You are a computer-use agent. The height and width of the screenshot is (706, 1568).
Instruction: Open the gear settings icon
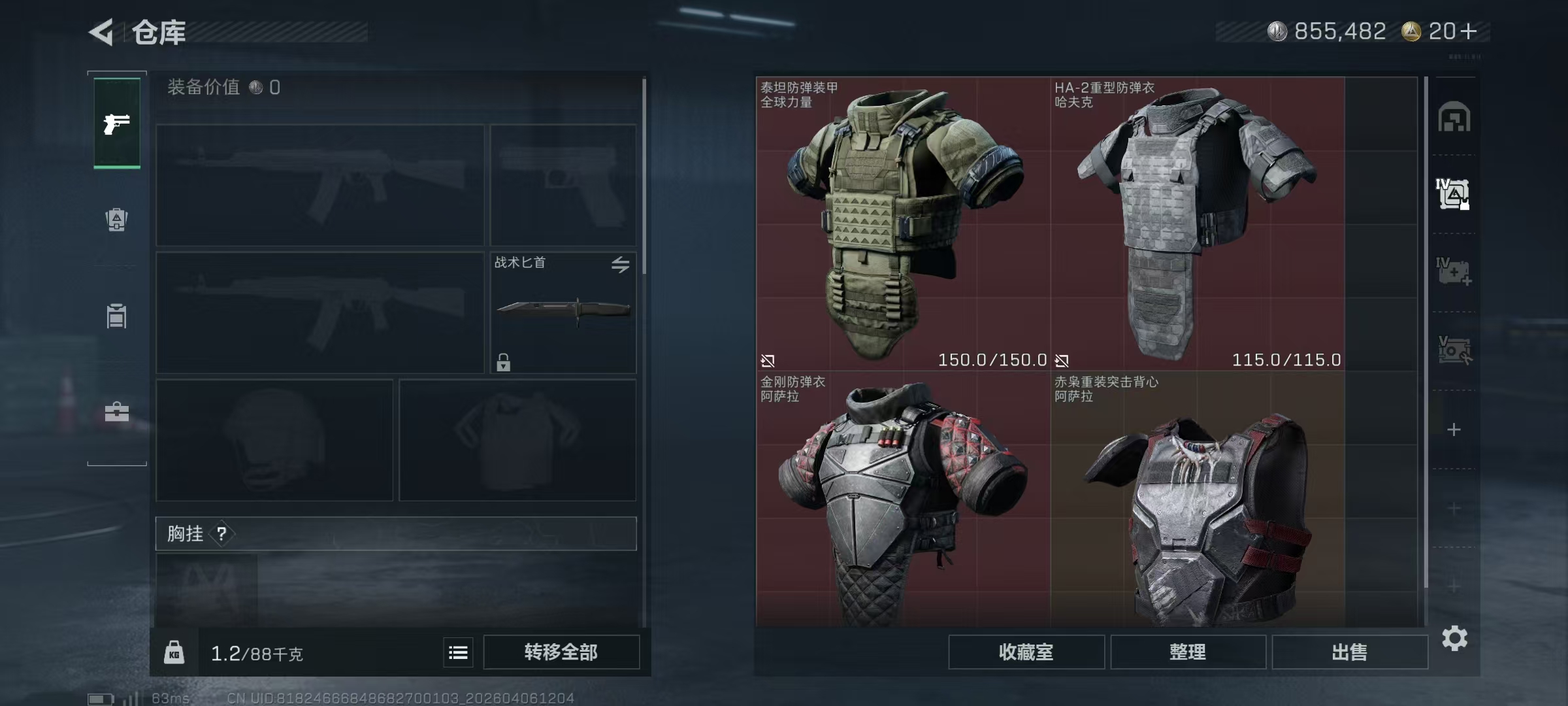(x=1454, y=639)
